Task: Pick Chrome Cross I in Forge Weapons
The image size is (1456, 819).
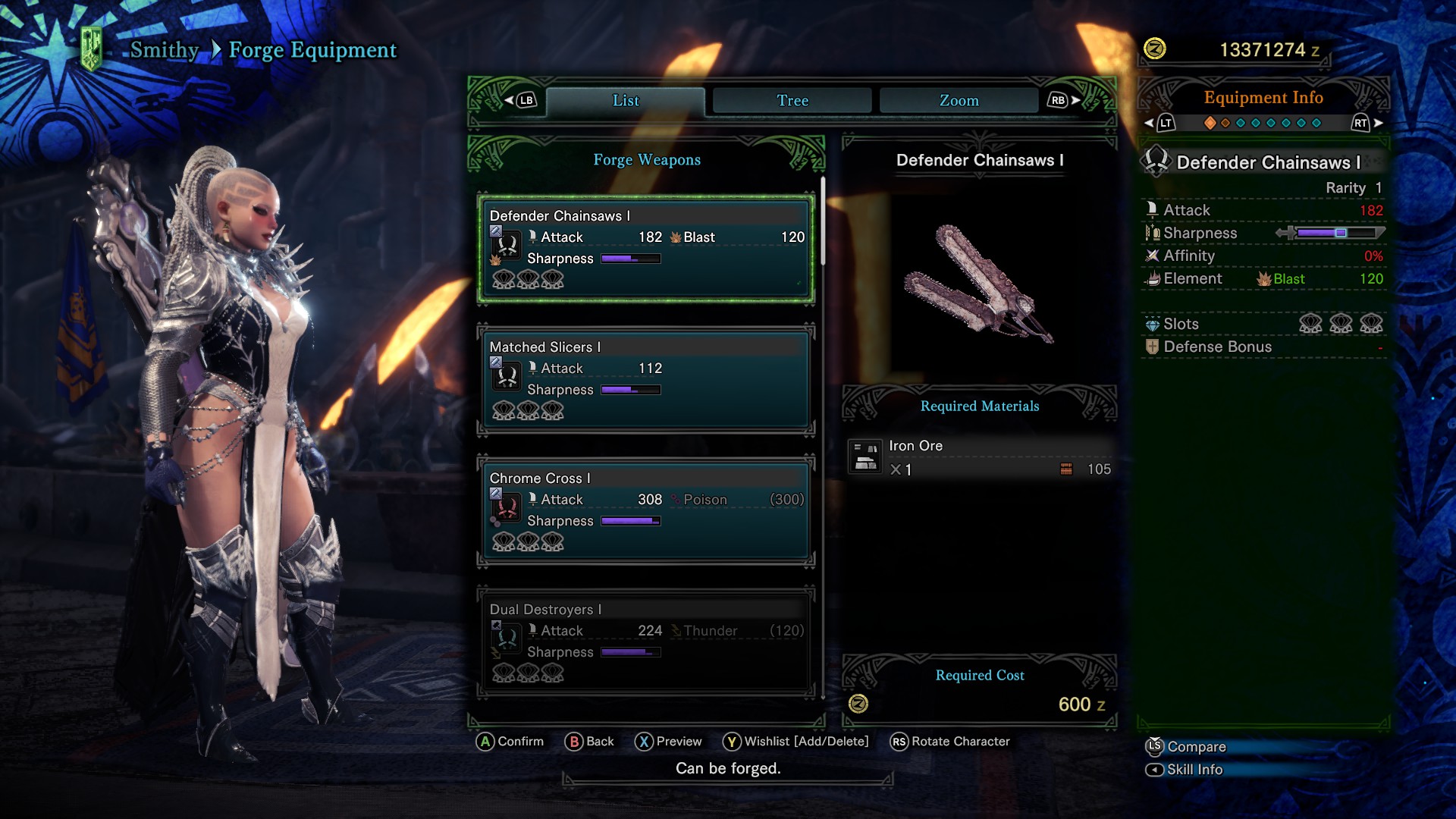Action: tap(646, 510)
